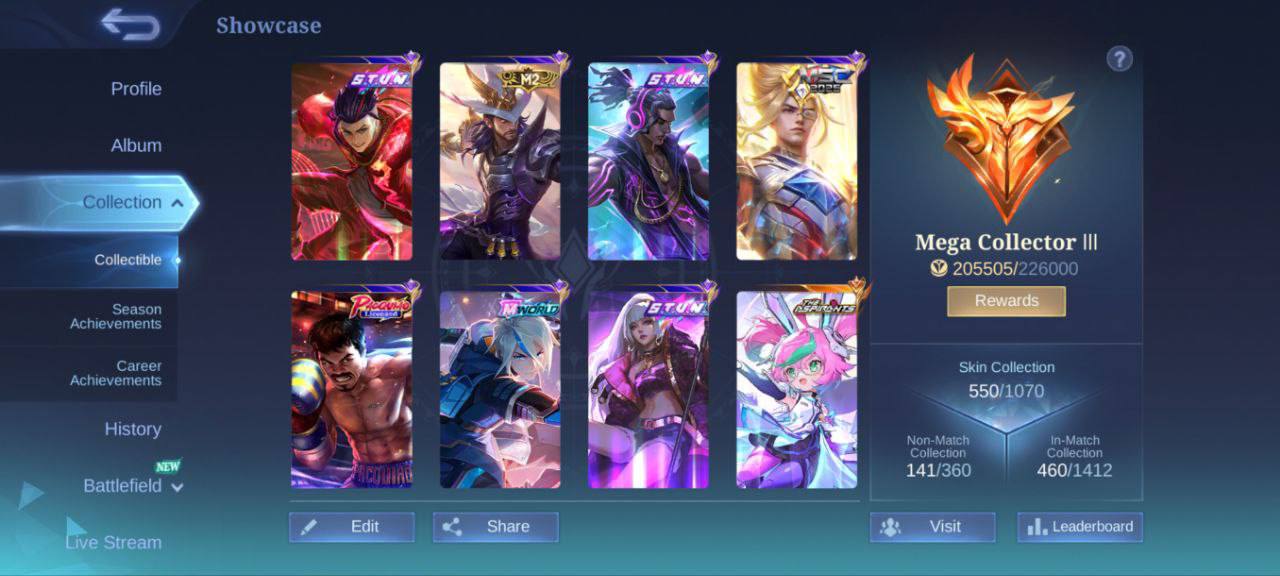Open the question mark help icon
Image resolution: width=1280 pixels, height=576 pixels.
click(x=1119, y=59)
